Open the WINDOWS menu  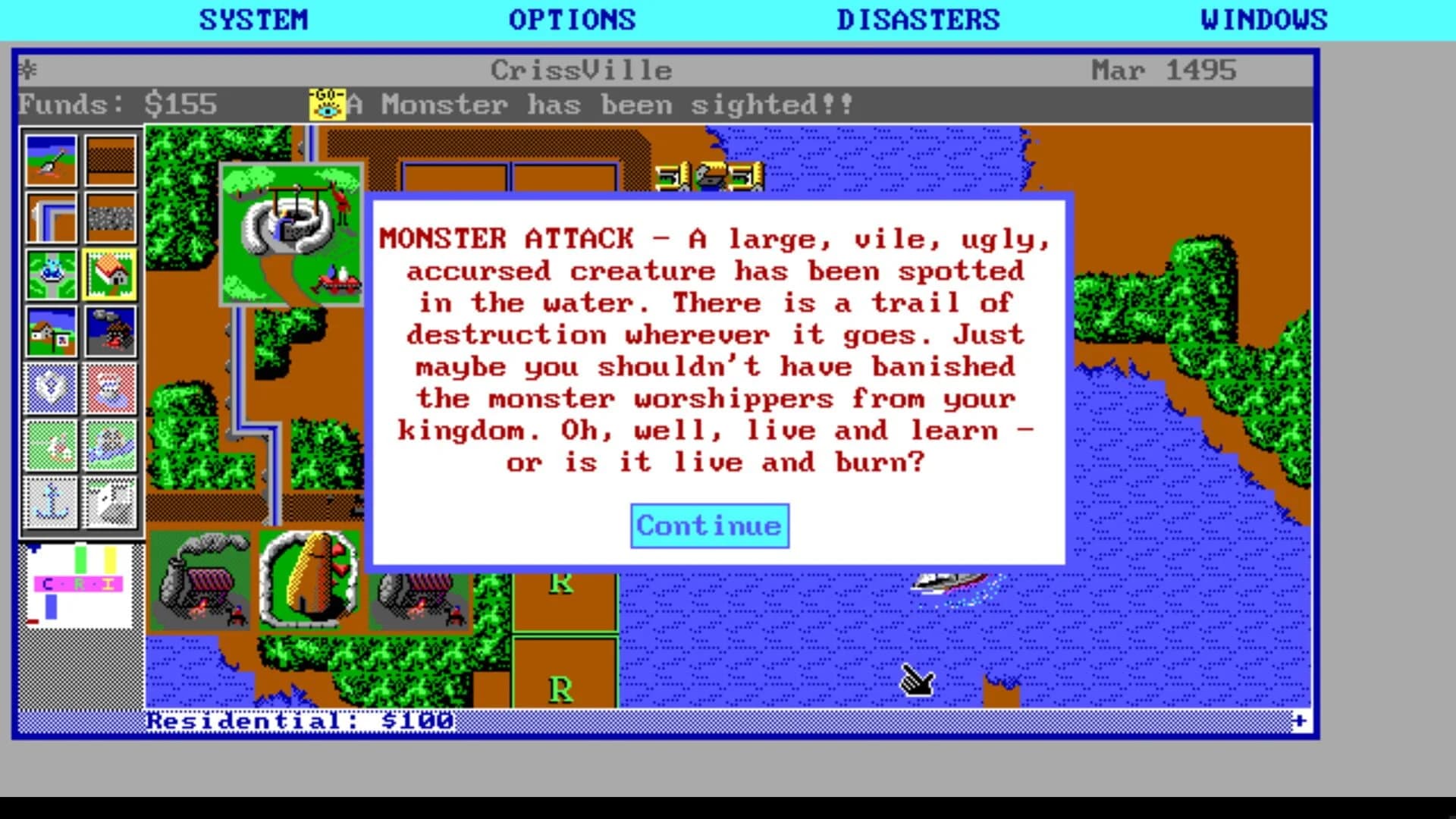[x=1263, y=19]
